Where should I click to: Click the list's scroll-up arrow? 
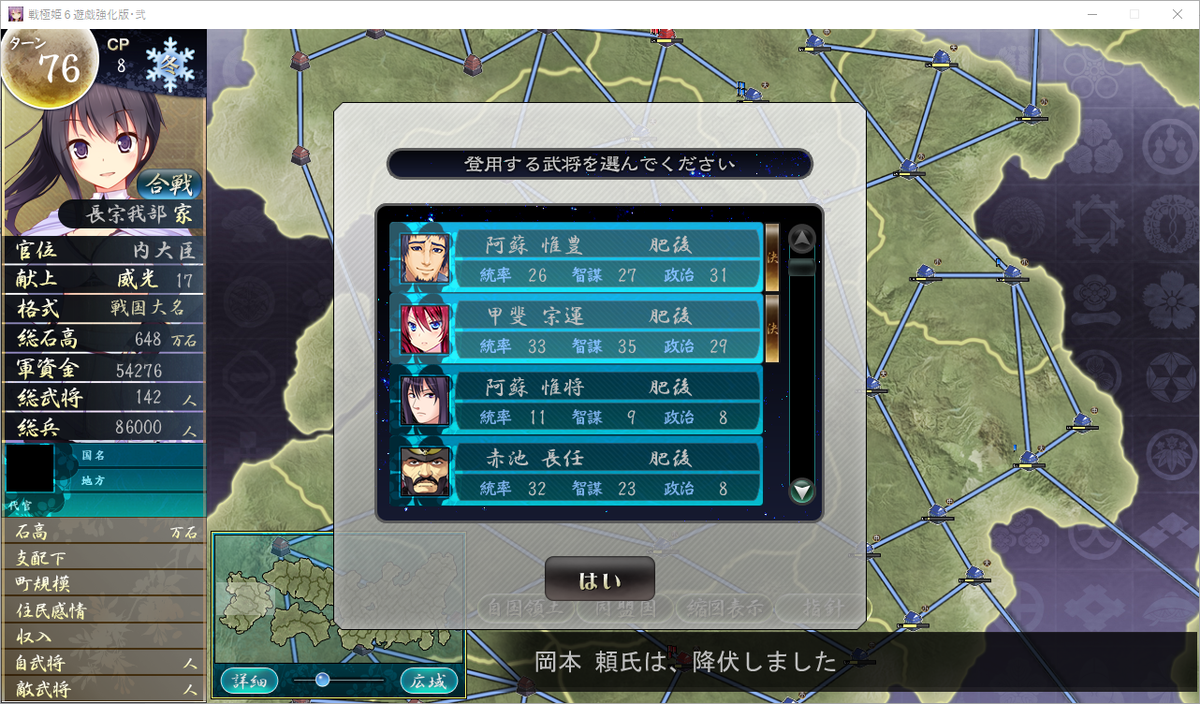802,239
